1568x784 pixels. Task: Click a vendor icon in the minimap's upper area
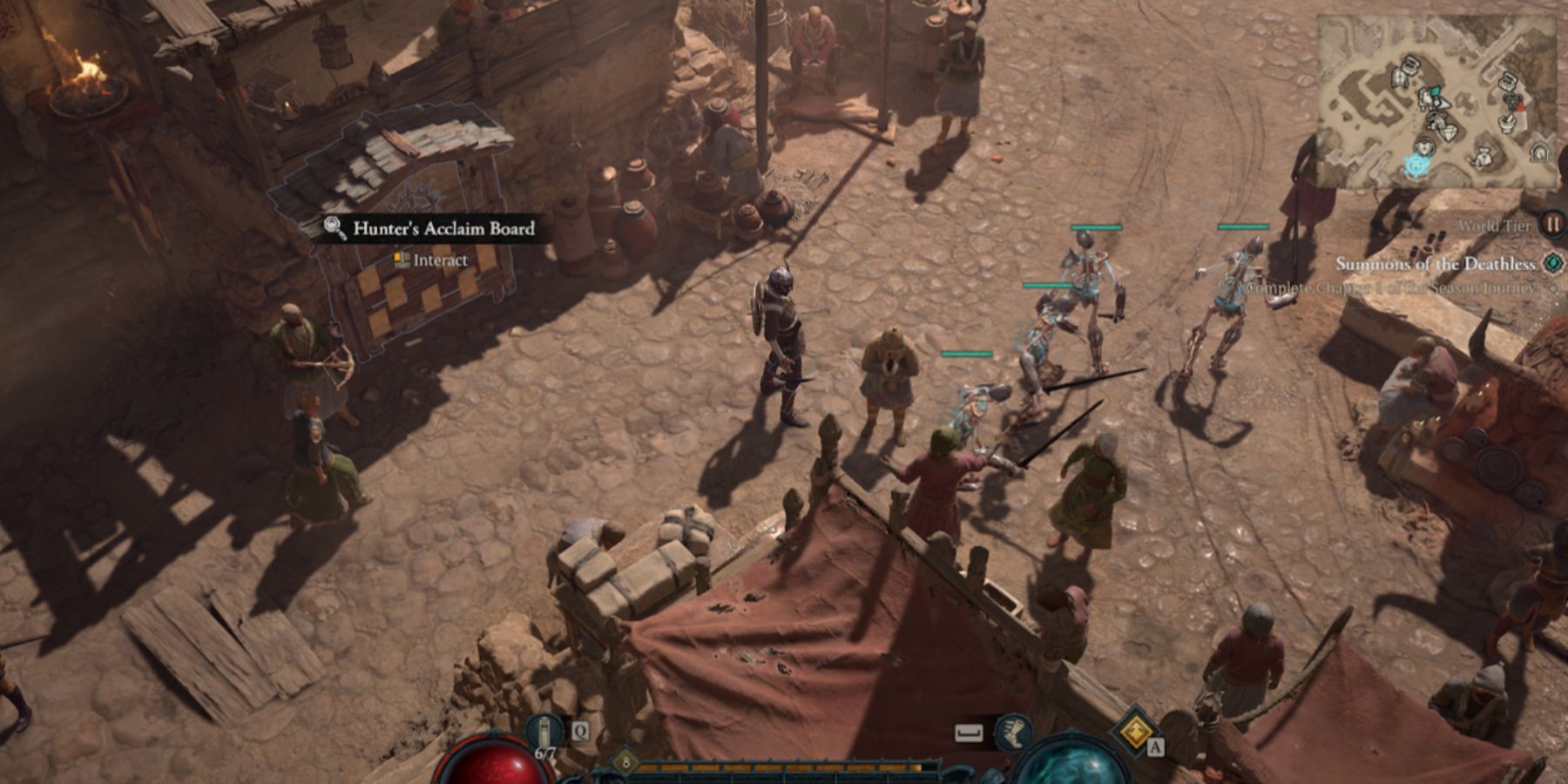pos(1410,64)
